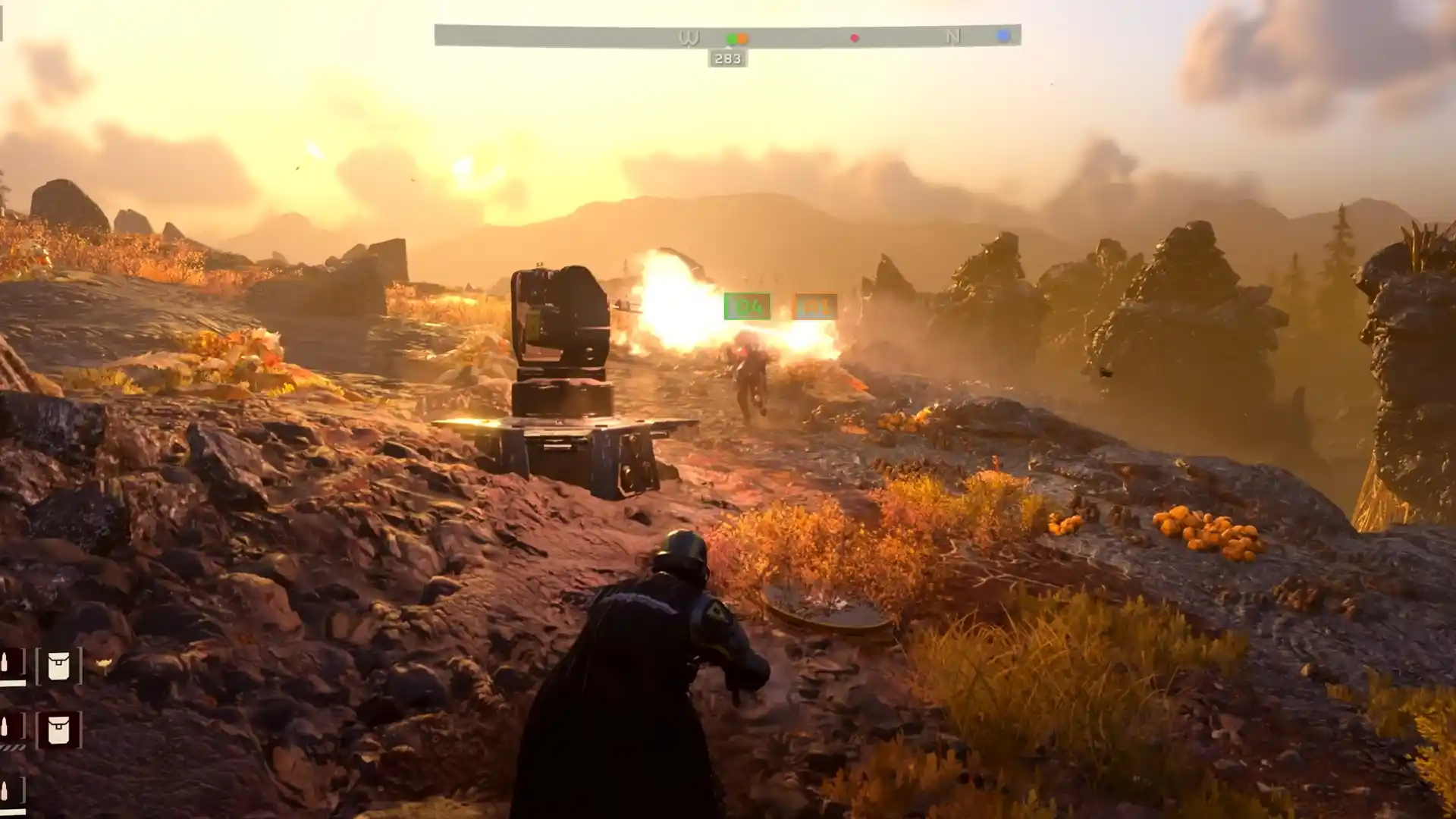Click the pink marker on the compass

[855, 36]
